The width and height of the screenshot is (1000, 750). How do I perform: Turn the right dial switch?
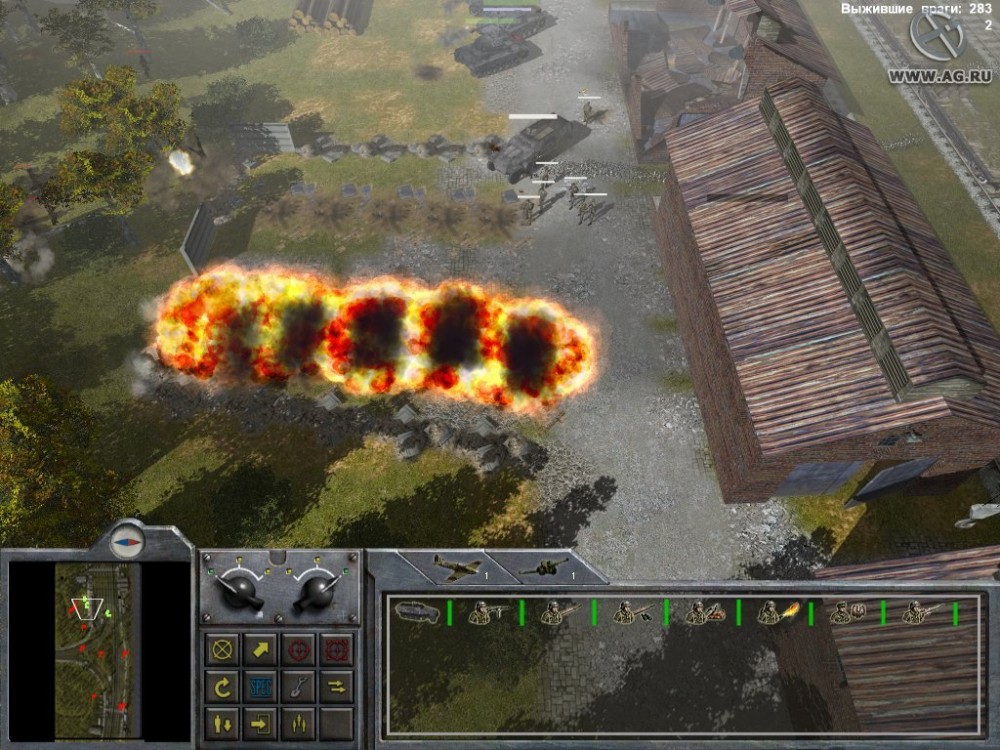pos(318,590)
